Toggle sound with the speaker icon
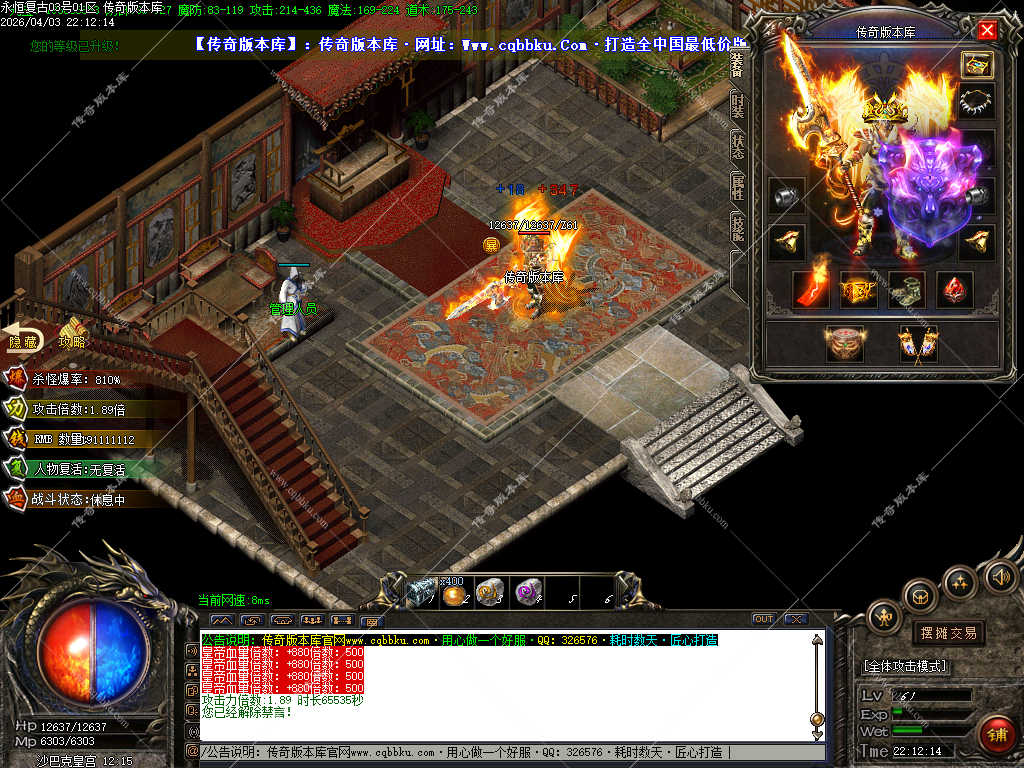 pyautogui.click(x=1000, y=576)
